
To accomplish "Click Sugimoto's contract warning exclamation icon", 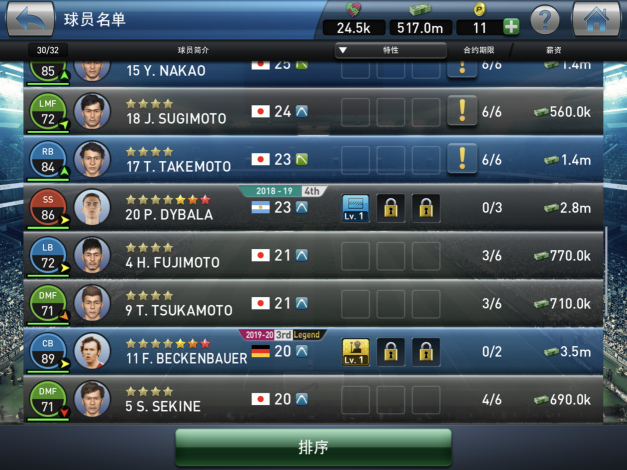I will [x=462, y=110].
